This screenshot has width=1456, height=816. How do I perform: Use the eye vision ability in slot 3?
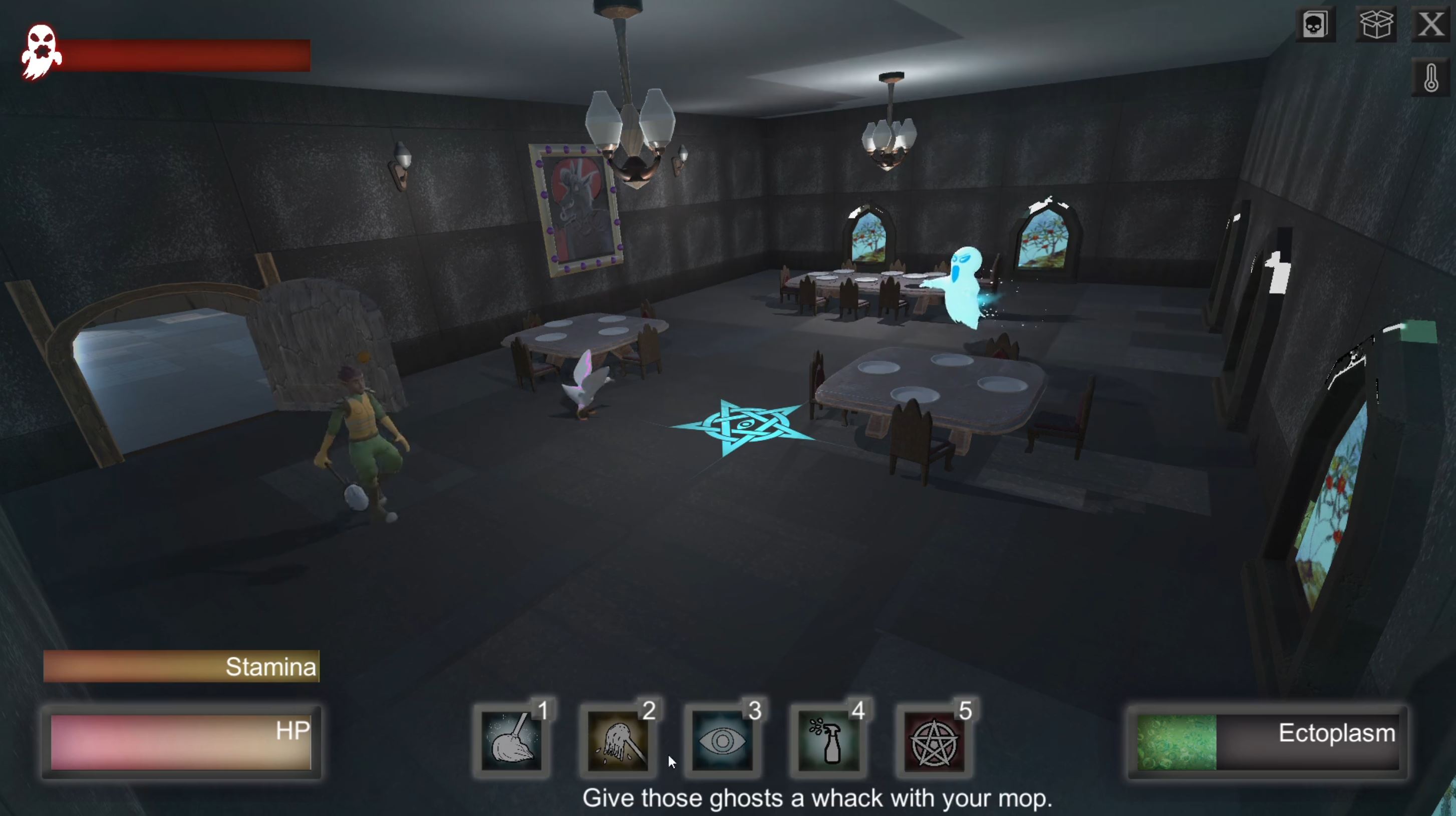click(x=723, y=741)
